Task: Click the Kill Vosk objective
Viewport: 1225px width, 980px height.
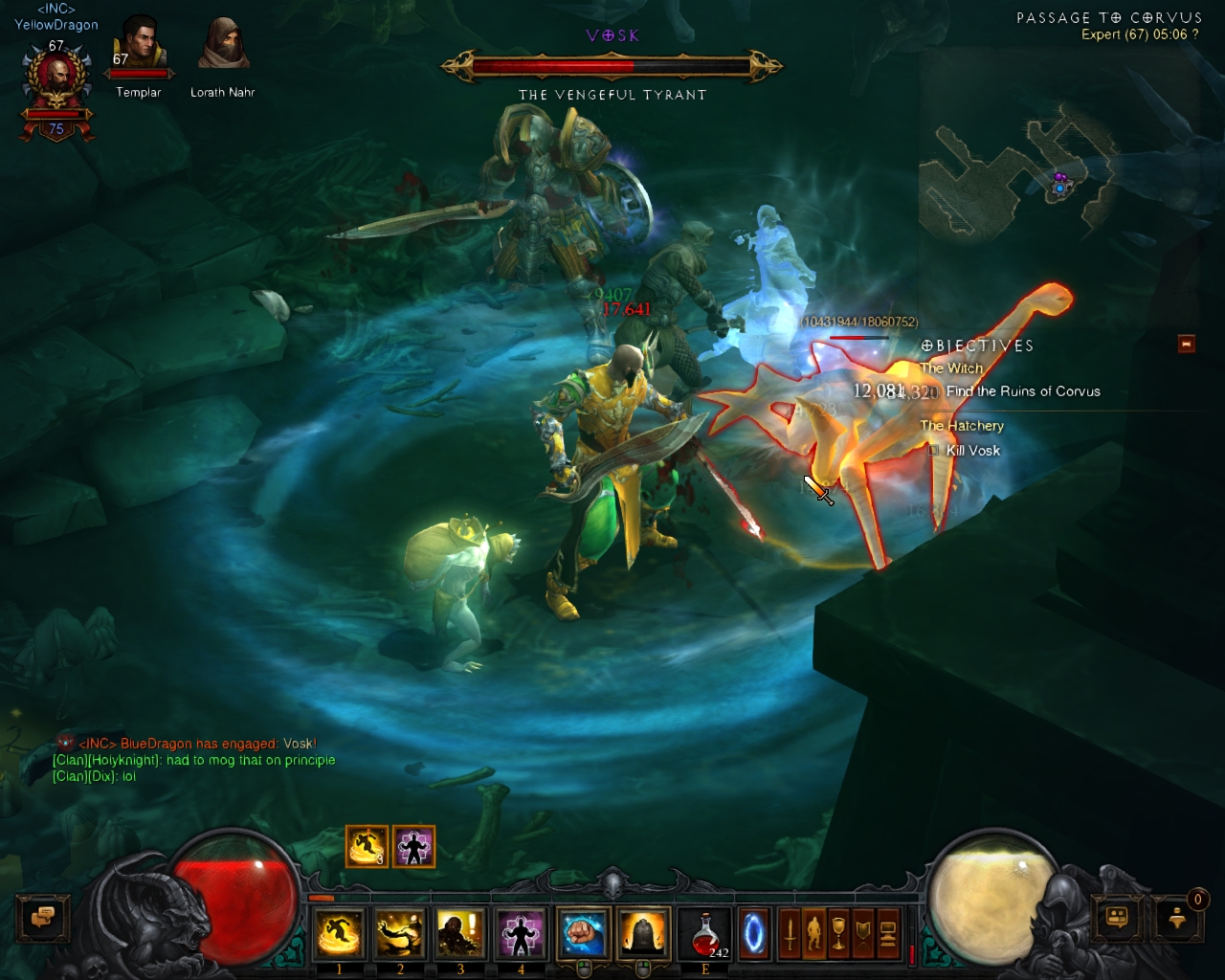Action: pyautogui.click(x=972, y=451)
